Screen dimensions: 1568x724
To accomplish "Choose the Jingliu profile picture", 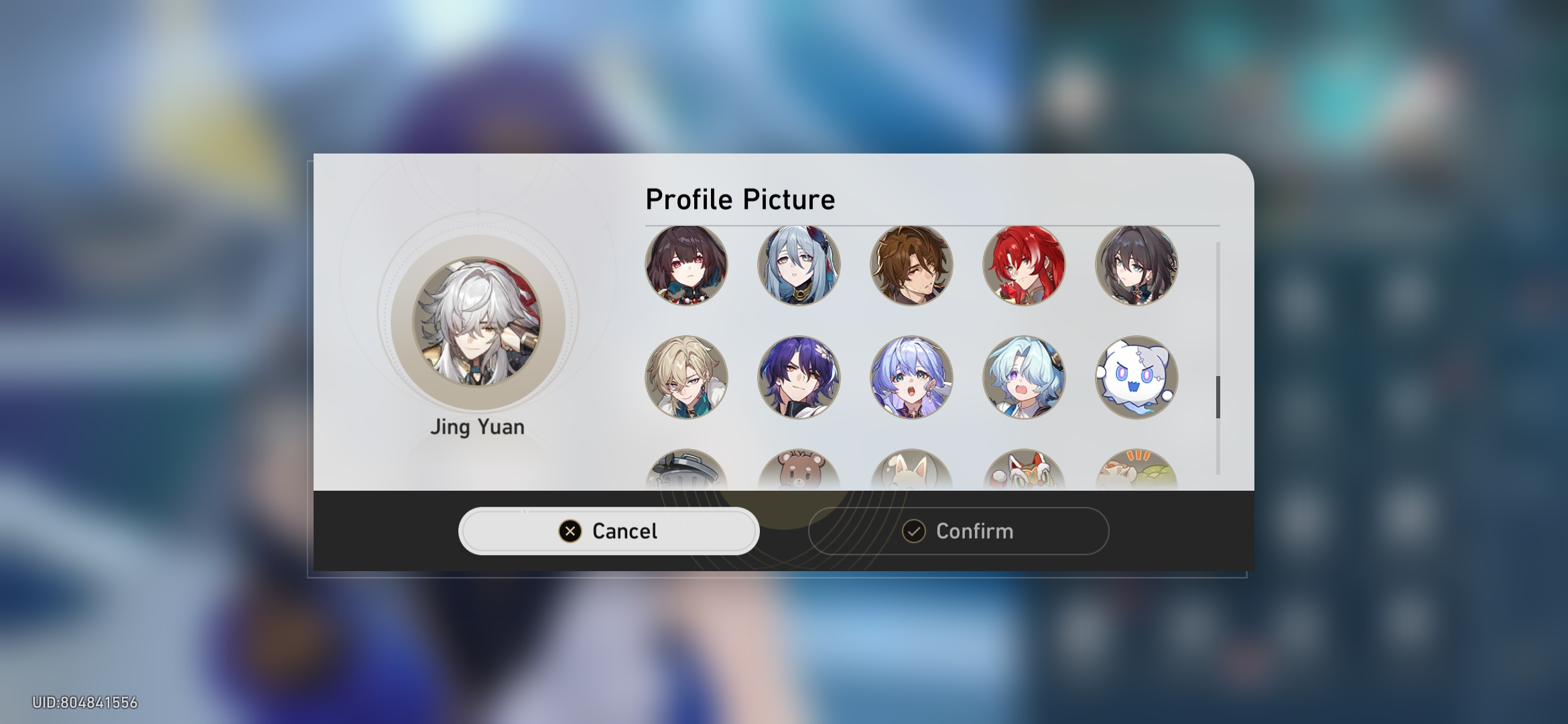I will point(800,264).
